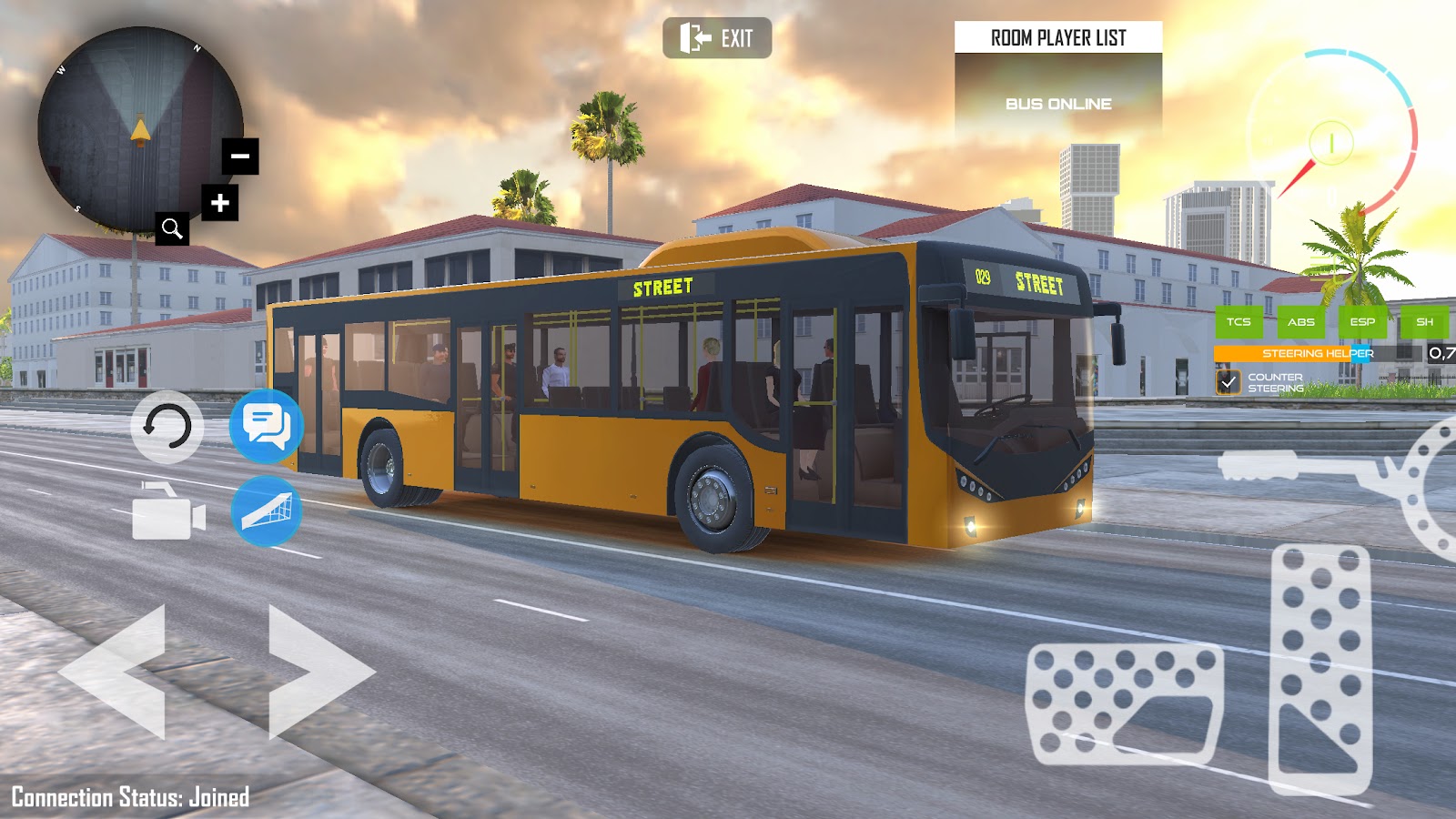The image size is (1456, 819).
Task: Select Bus Online in room player list
Action: [1058, 104]
